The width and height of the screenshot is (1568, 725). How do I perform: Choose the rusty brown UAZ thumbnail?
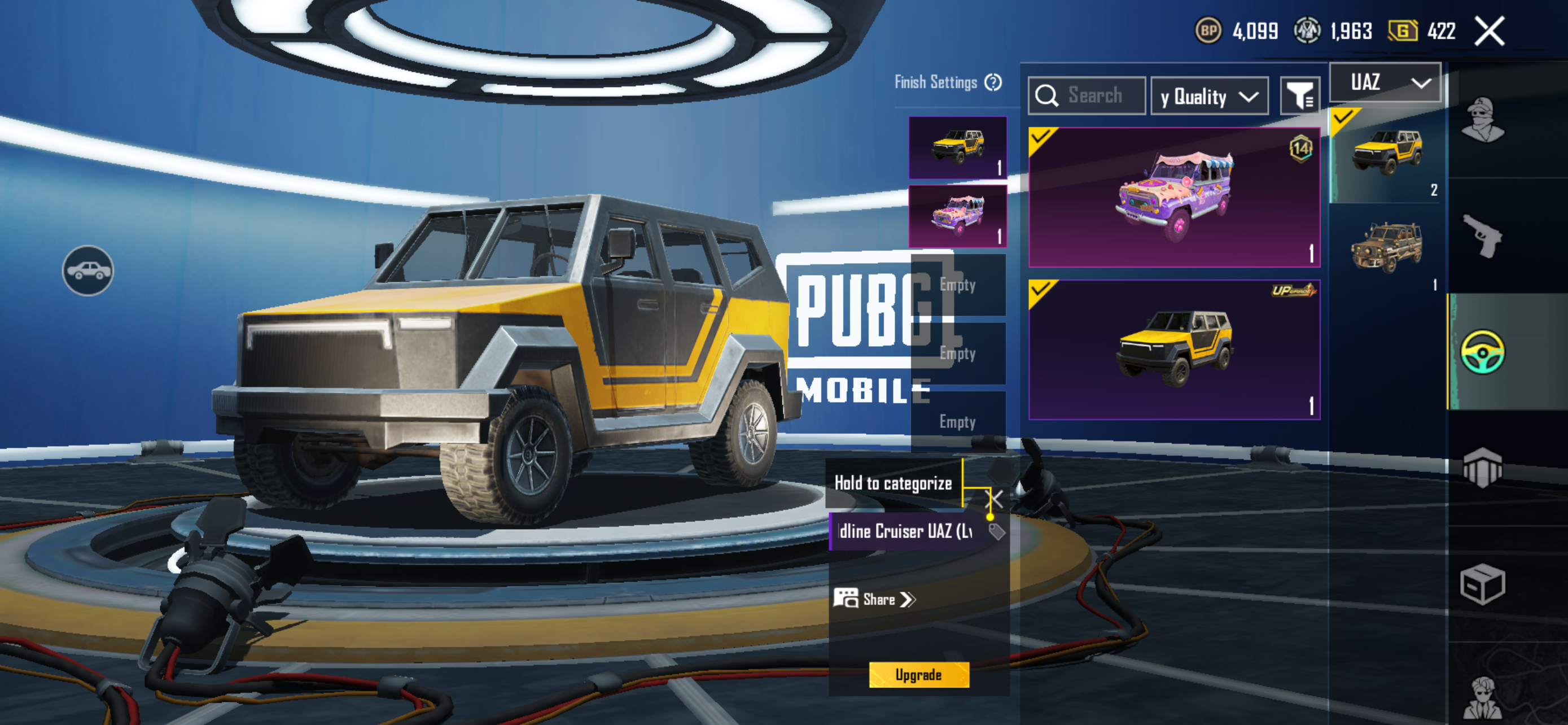click(1385, 248)
